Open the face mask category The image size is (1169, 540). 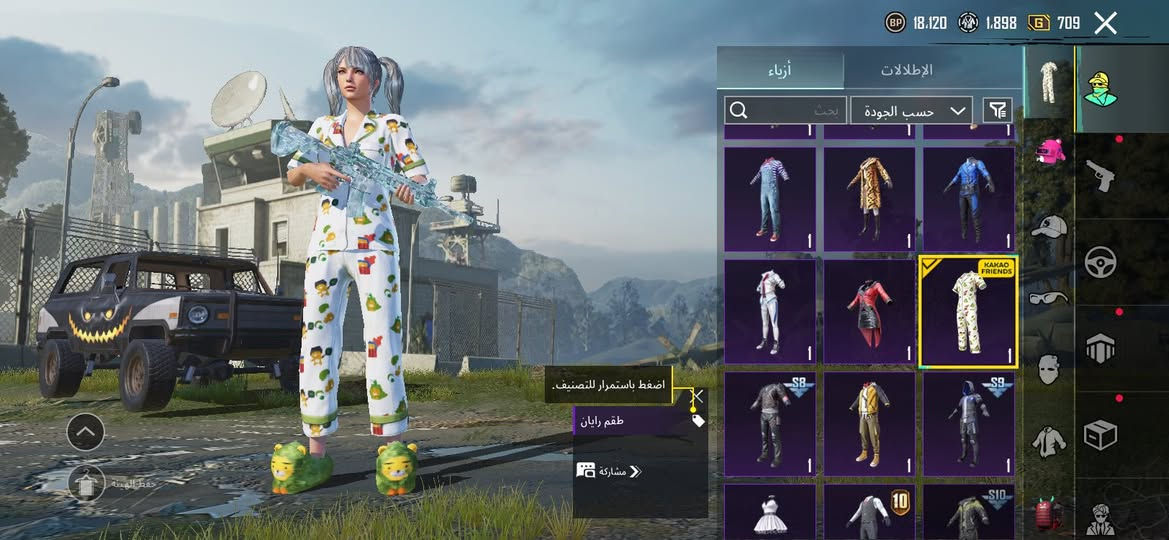(1048, 369)
